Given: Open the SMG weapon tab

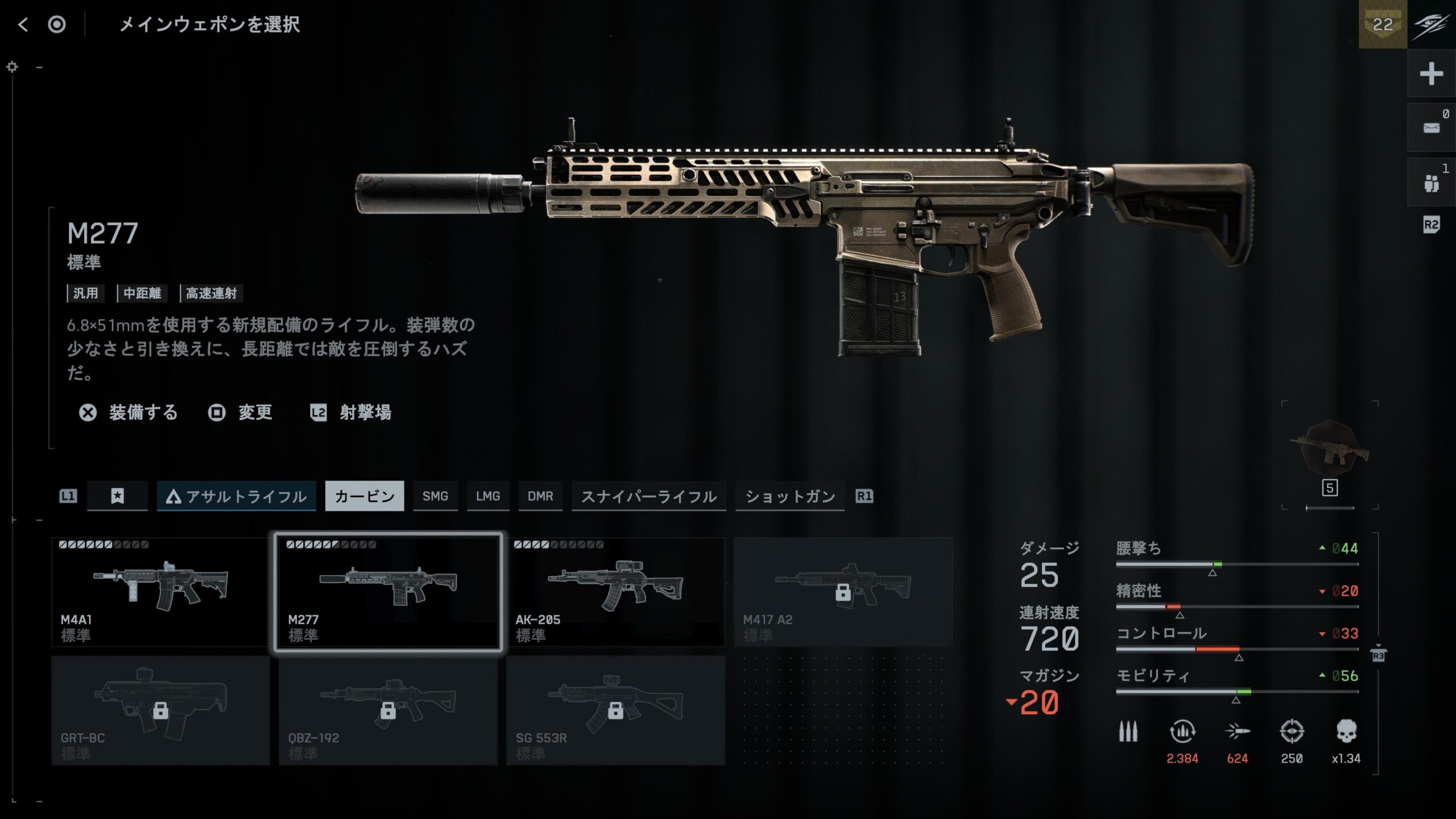Looking at the screenshot, I should 435,497.
